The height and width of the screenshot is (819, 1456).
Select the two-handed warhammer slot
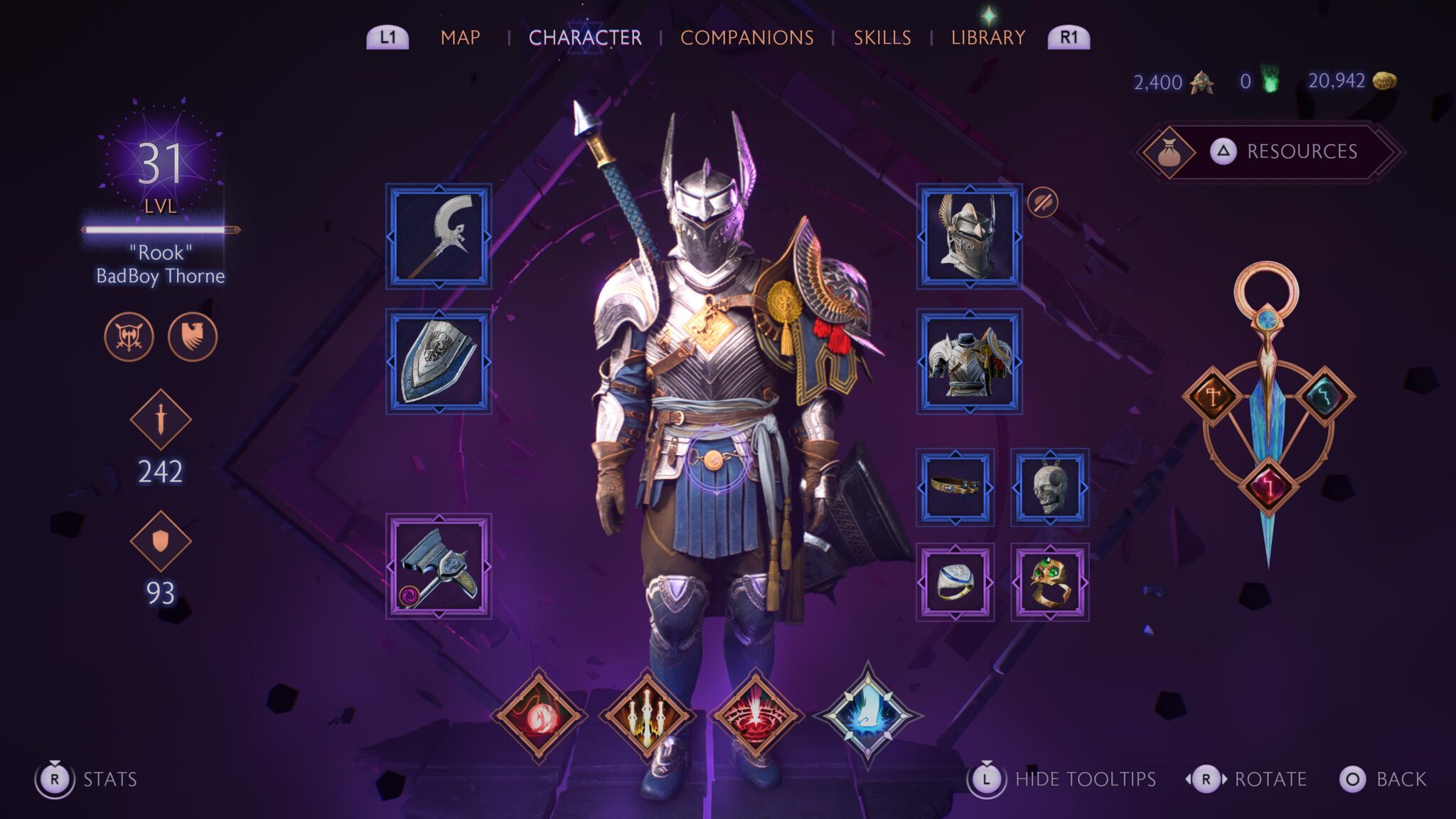pos(439,566)
